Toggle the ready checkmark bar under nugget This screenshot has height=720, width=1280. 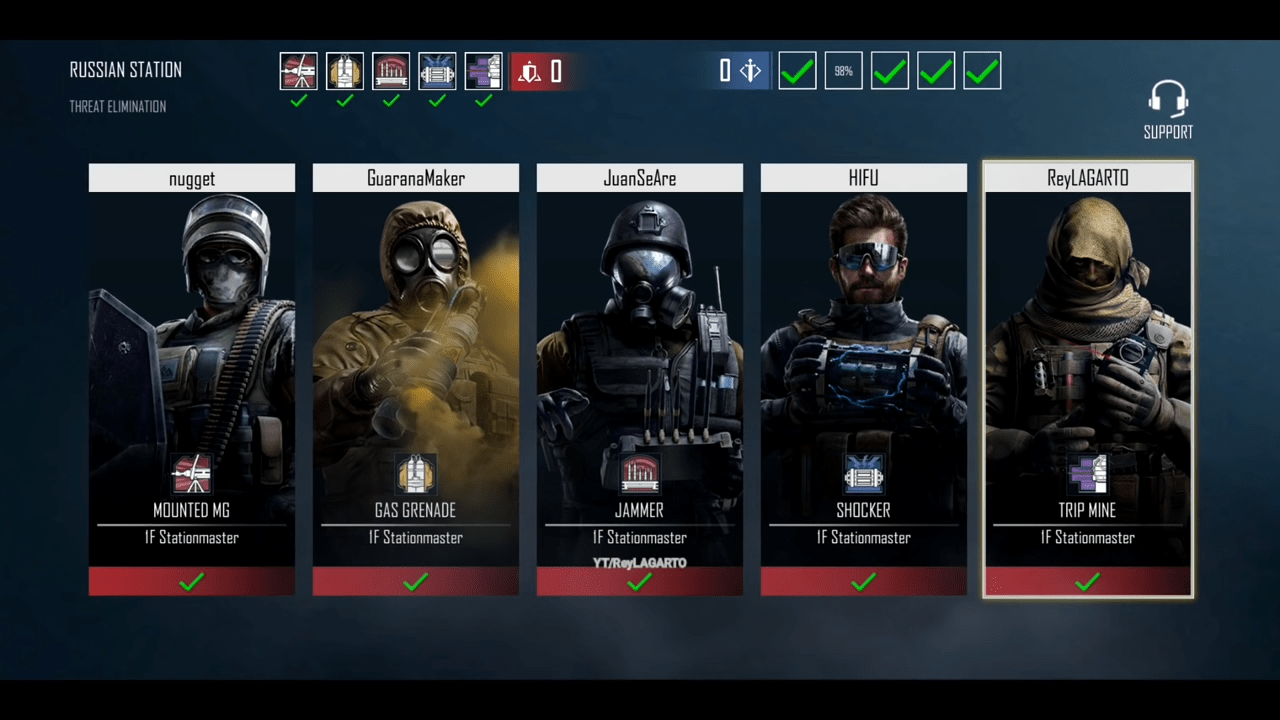point(192,581)
